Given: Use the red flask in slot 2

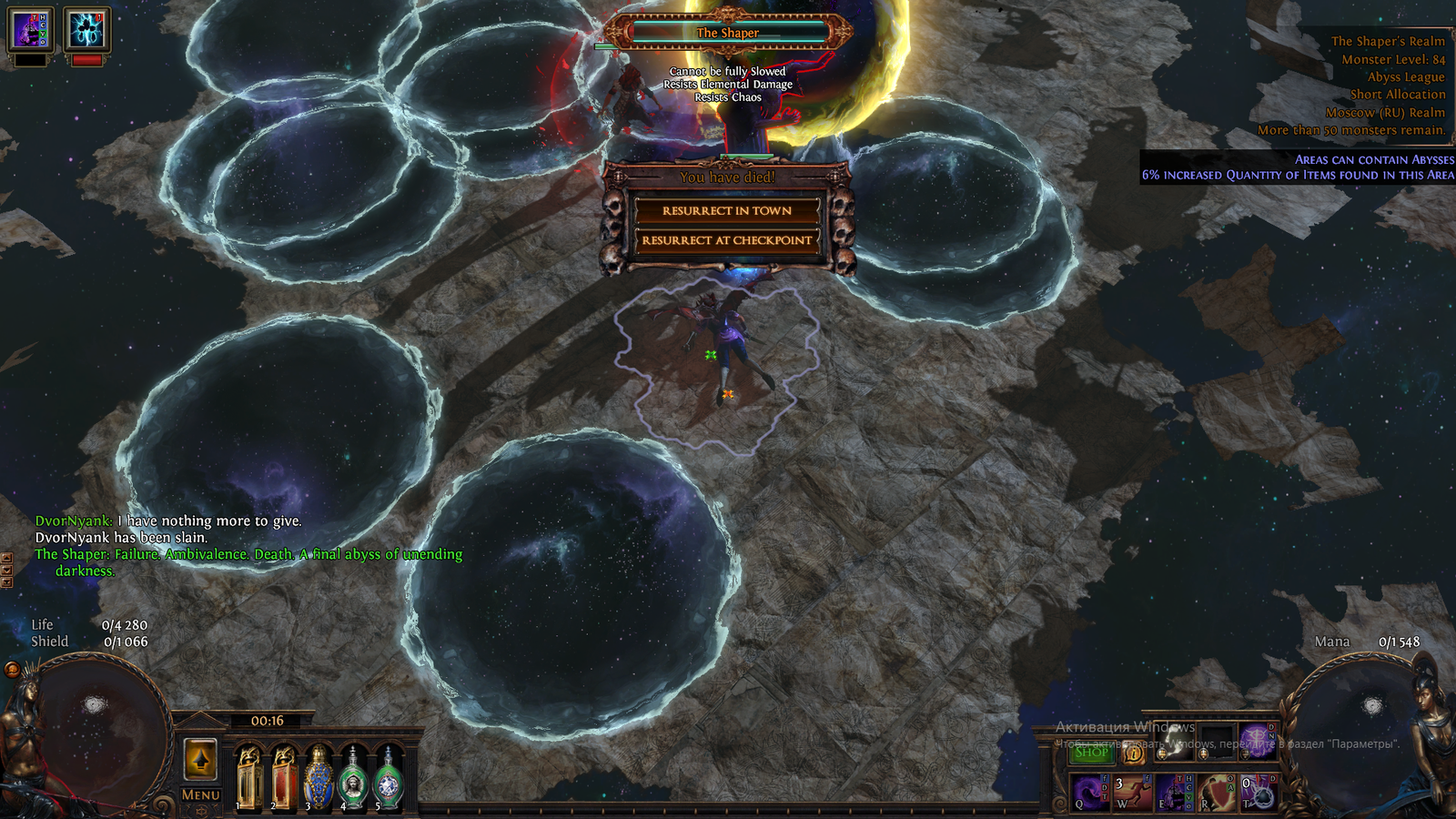Looking at the screenshot, I should [283, 778].
